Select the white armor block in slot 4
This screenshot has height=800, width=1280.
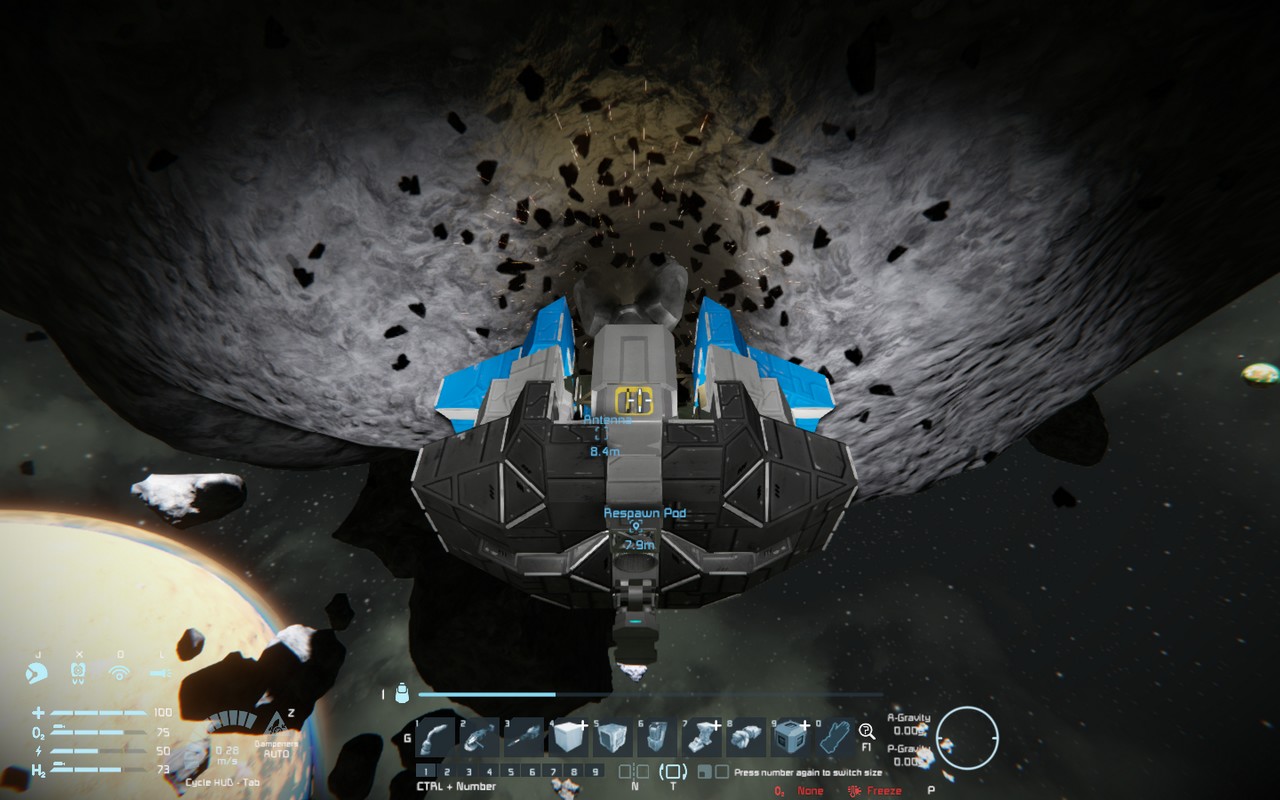pyautogui.click(x=569, y=738)
